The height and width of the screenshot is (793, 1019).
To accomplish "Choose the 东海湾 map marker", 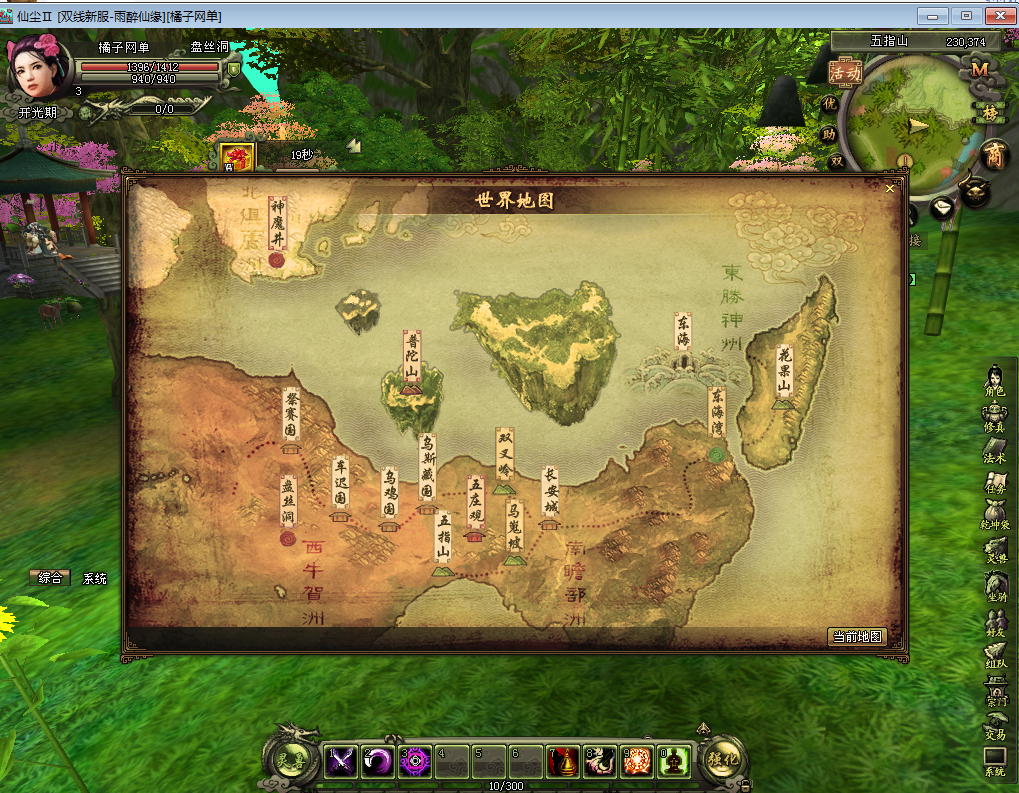I will click(716, 418).
